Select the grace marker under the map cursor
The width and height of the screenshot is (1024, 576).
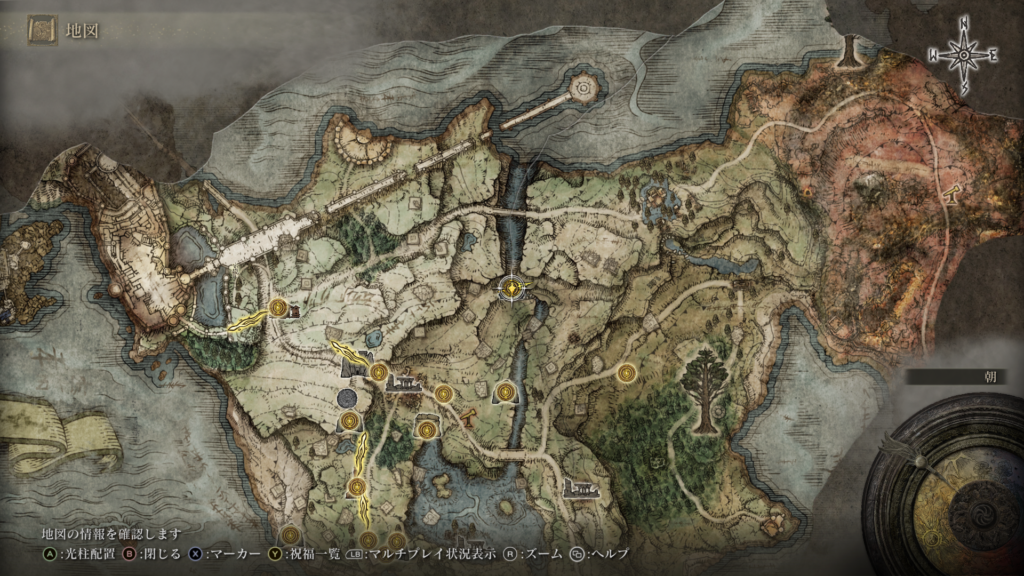pyautogui.click(x=512, y=289)
